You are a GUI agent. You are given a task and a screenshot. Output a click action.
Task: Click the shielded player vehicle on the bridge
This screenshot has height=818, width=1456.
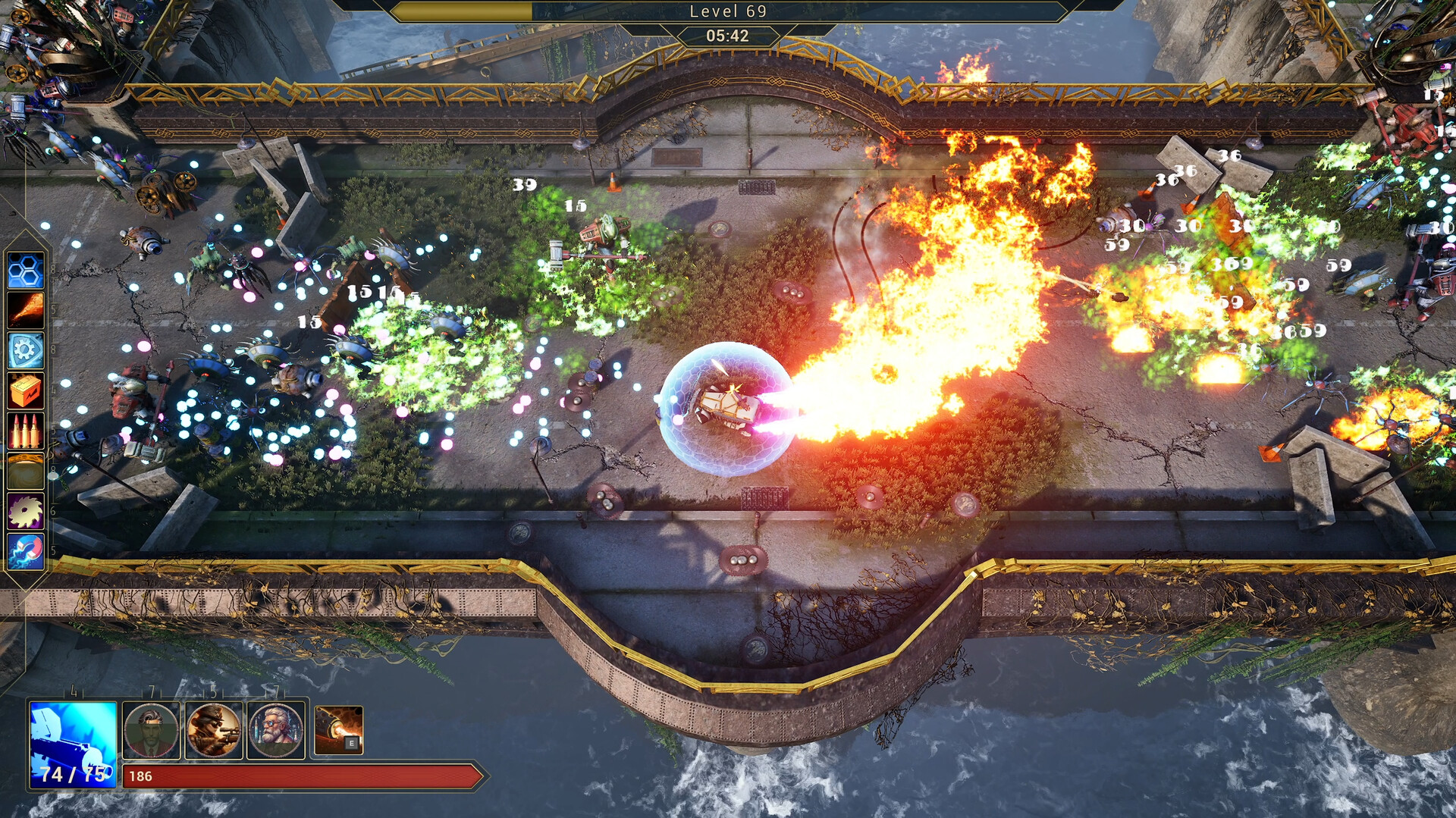[724, 406]
